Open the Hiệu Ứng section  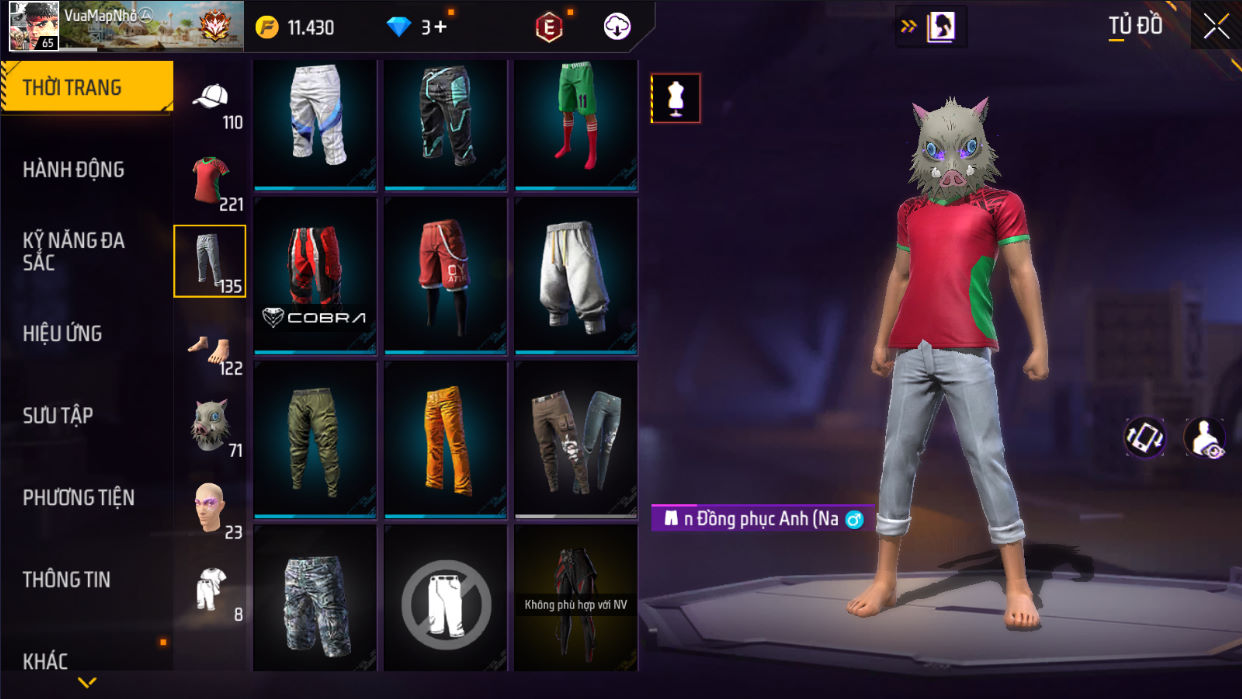[63, 334]
